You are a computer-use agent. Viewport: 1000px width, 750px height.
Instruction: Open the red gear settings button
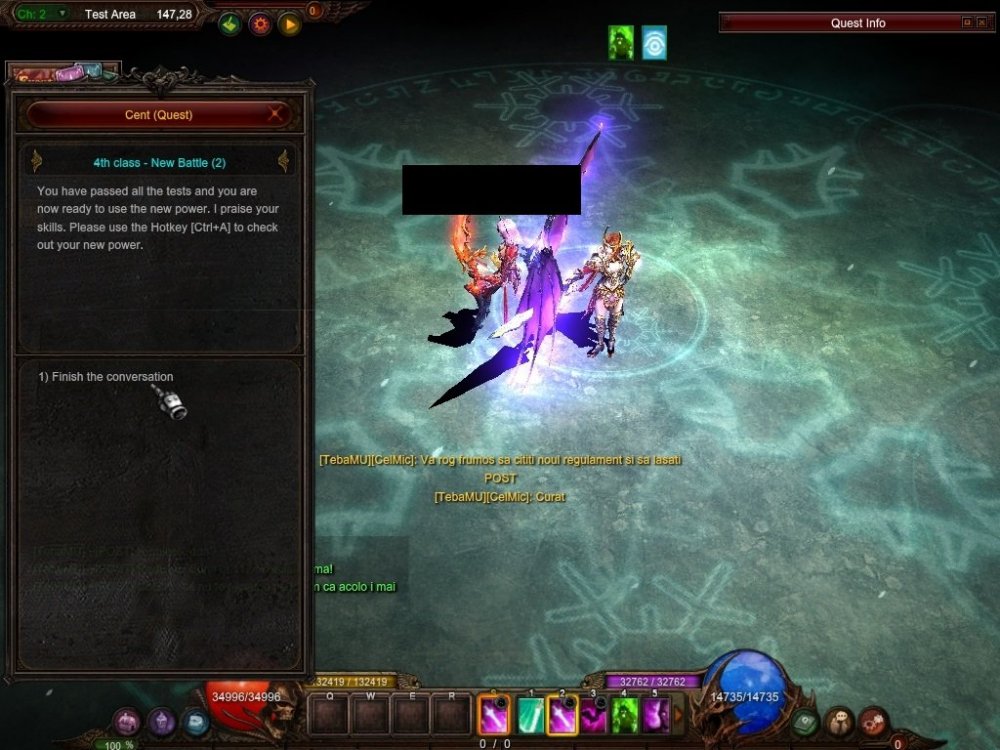click(261, 24)
